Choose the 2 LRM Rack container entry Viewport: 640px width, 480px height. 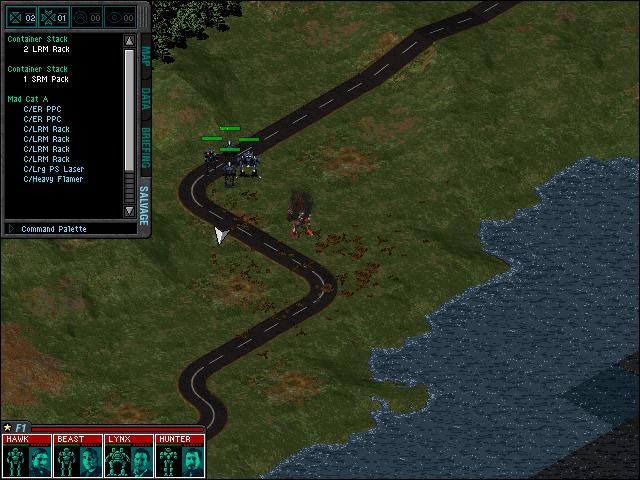46,49
